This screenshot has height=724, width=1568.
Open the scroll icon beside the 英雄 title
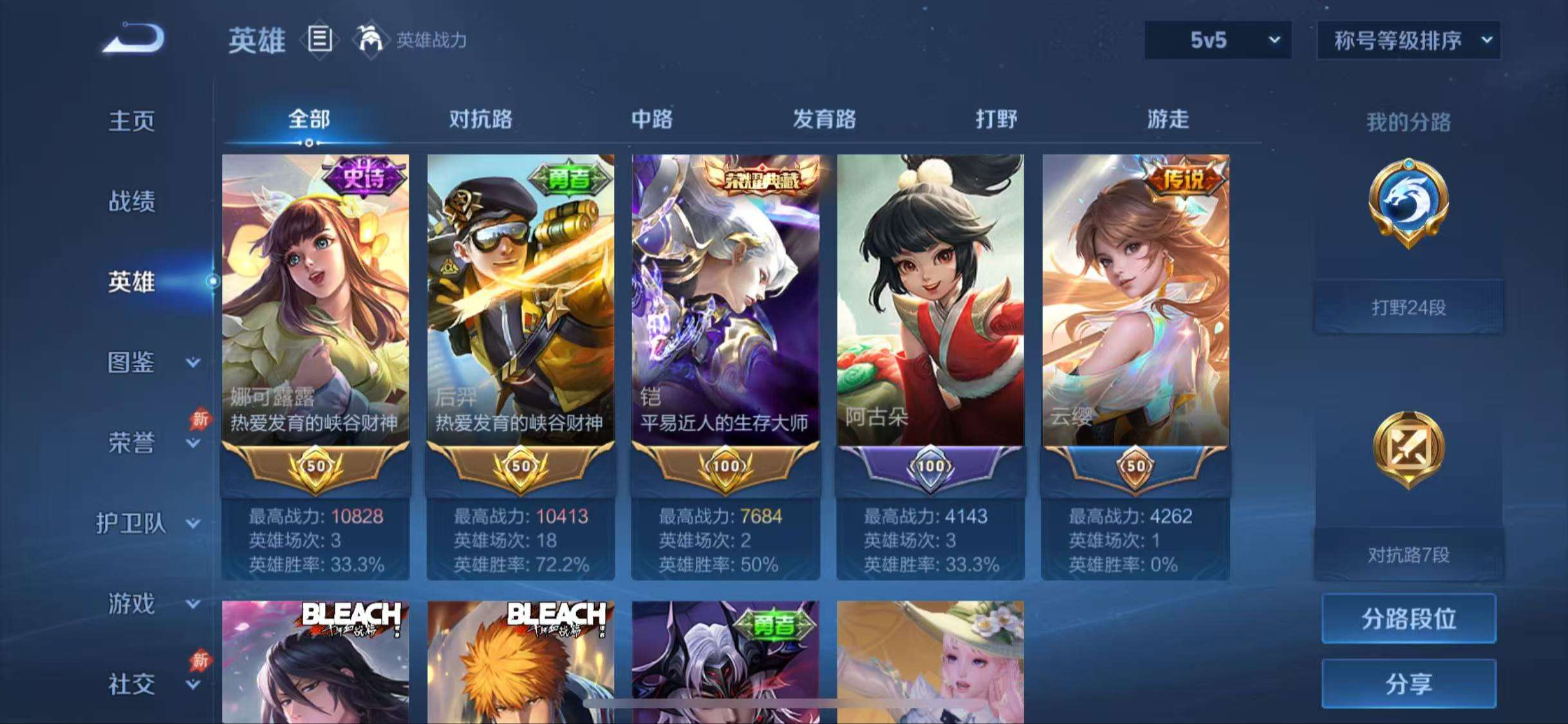pyautogui.click(x=319, y=40)
